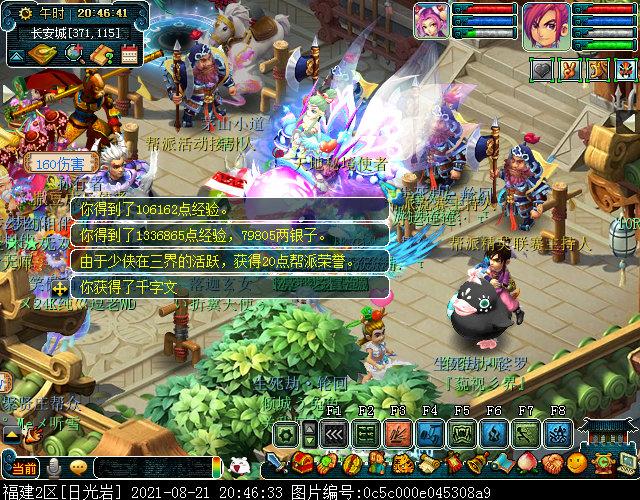Click the victory hand gesture icon

tap(568, 70)
